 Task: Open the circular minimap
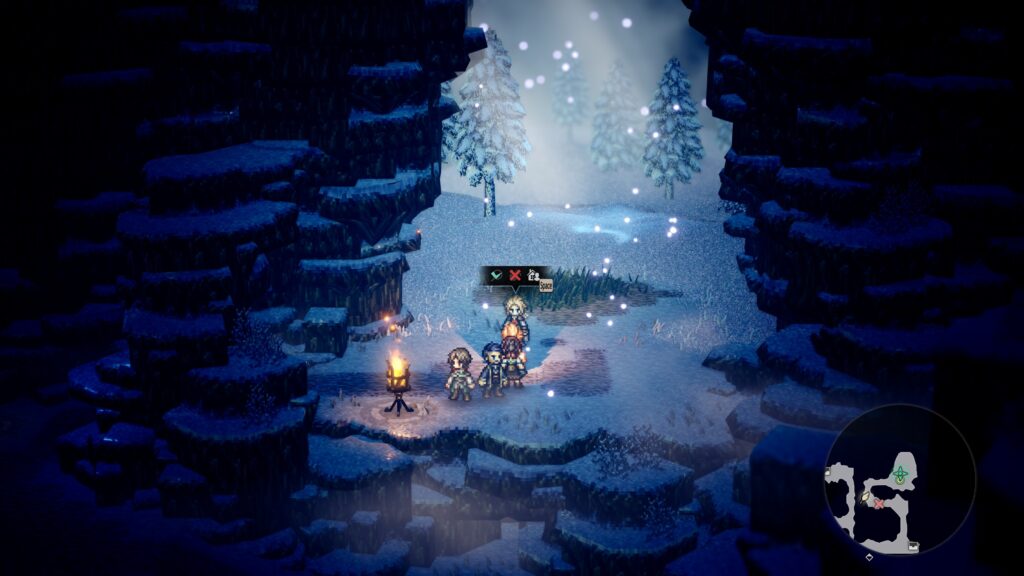pos(899,478)
